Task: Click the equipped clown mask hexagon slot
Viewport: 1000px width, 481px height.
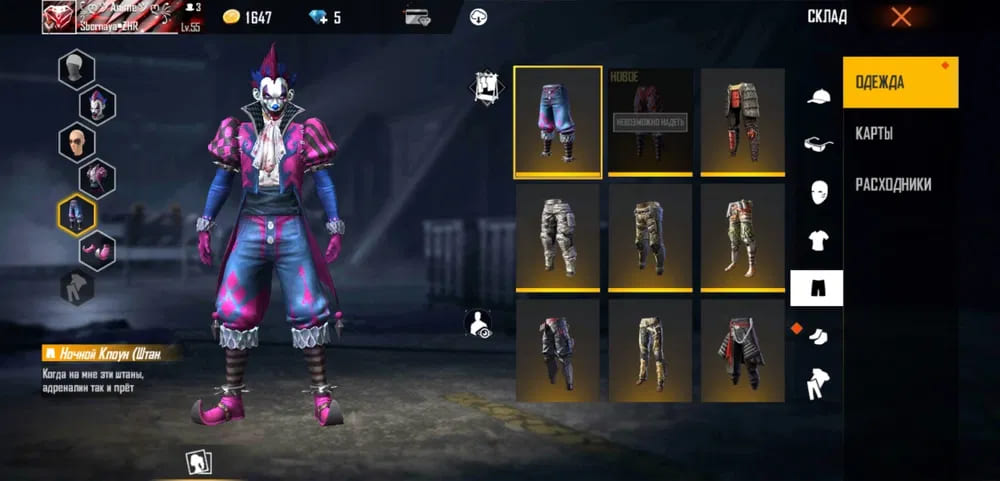Action: 97,104
